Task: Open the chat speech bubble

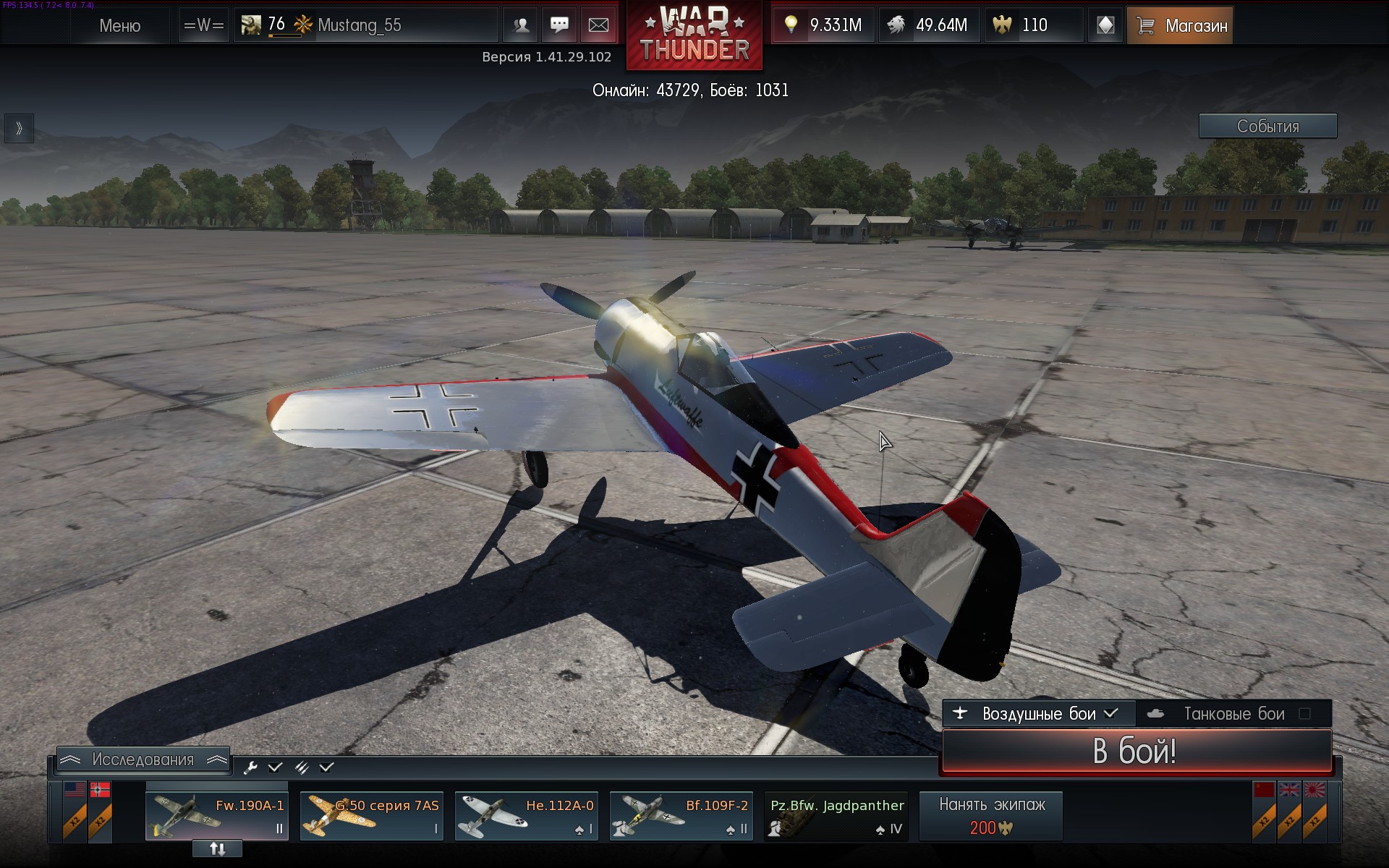Action: 559,26
